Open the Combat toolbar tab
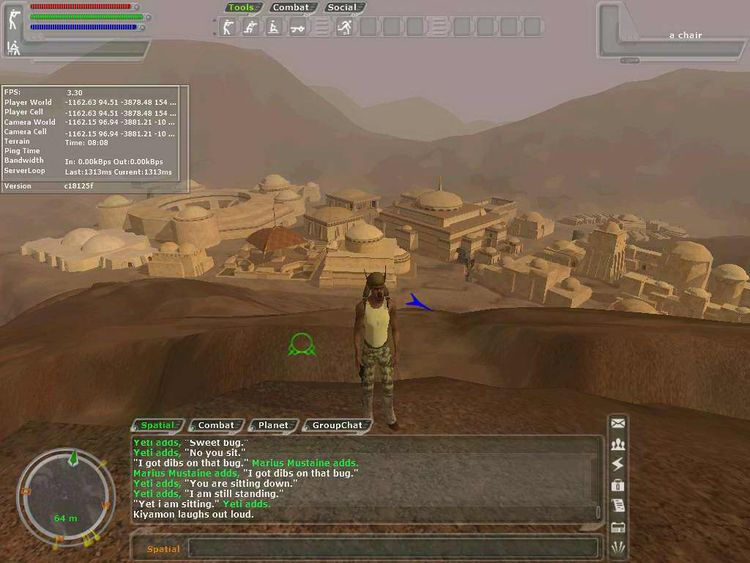Image resolution: width=750 pixels, height=563 pixels. pyautogui.click(x=291, y=8)
